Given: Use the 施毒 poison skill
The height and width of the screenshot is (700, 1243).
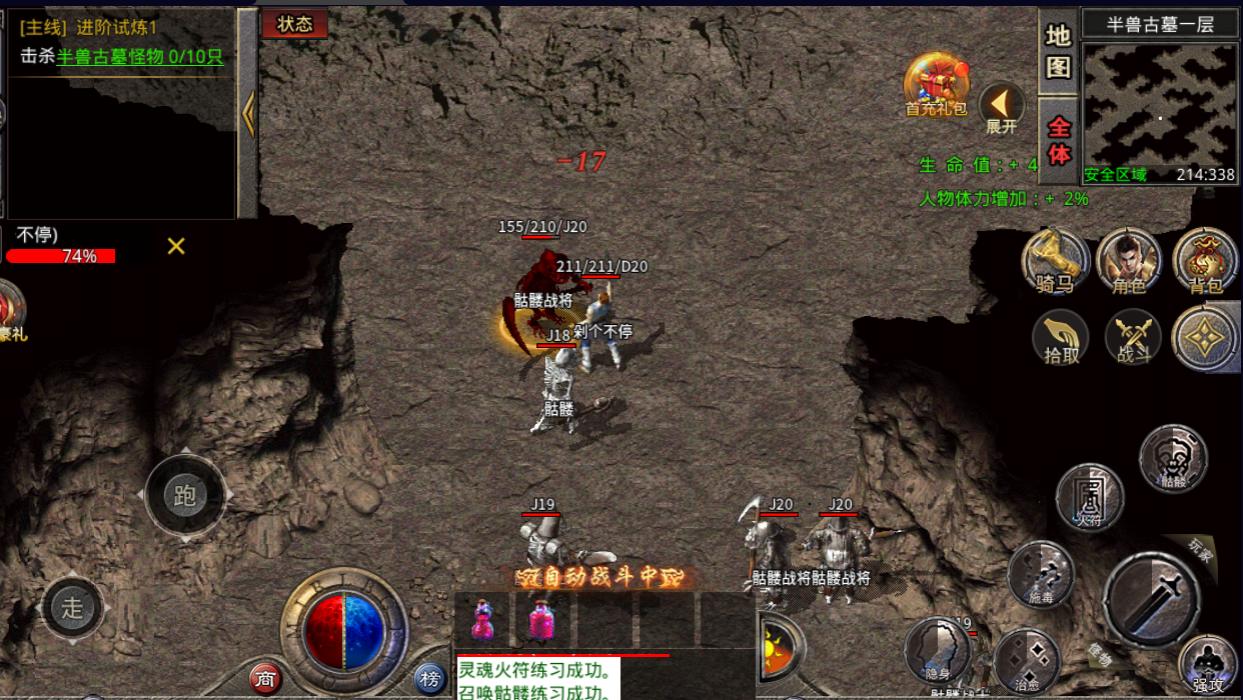Looking at the screenshot, I should point(1040,574).
